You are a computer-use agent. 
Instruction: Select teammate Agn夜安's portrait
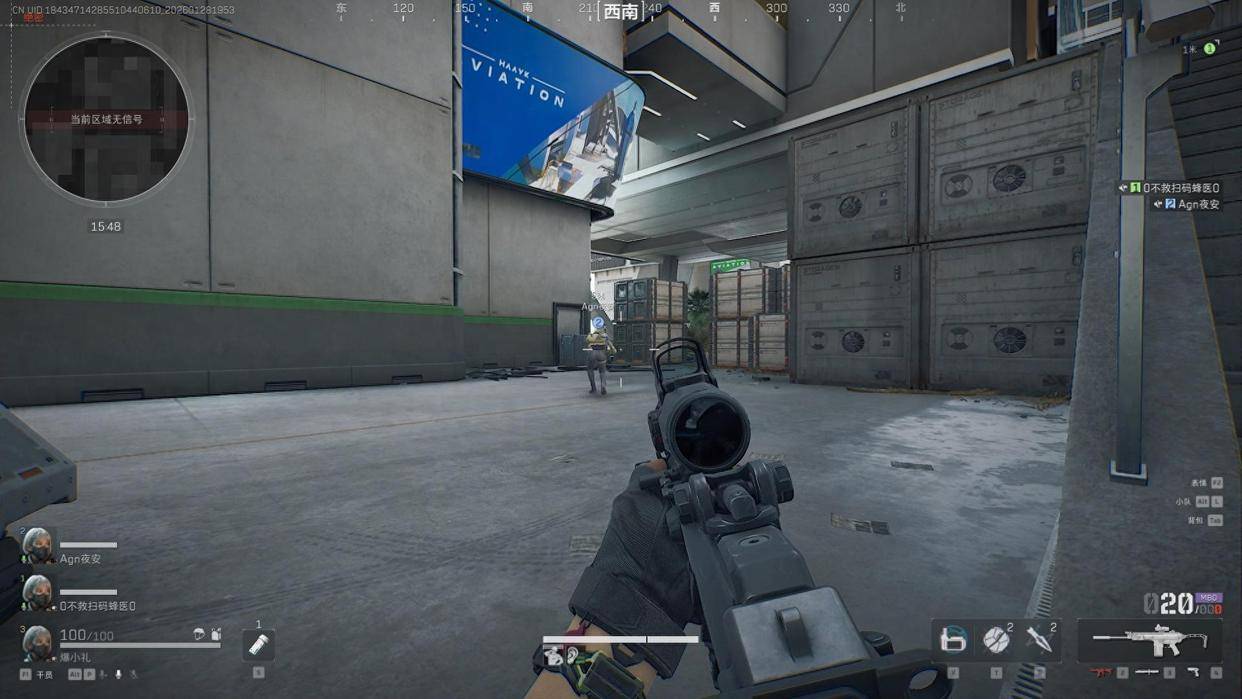[37, 546]
